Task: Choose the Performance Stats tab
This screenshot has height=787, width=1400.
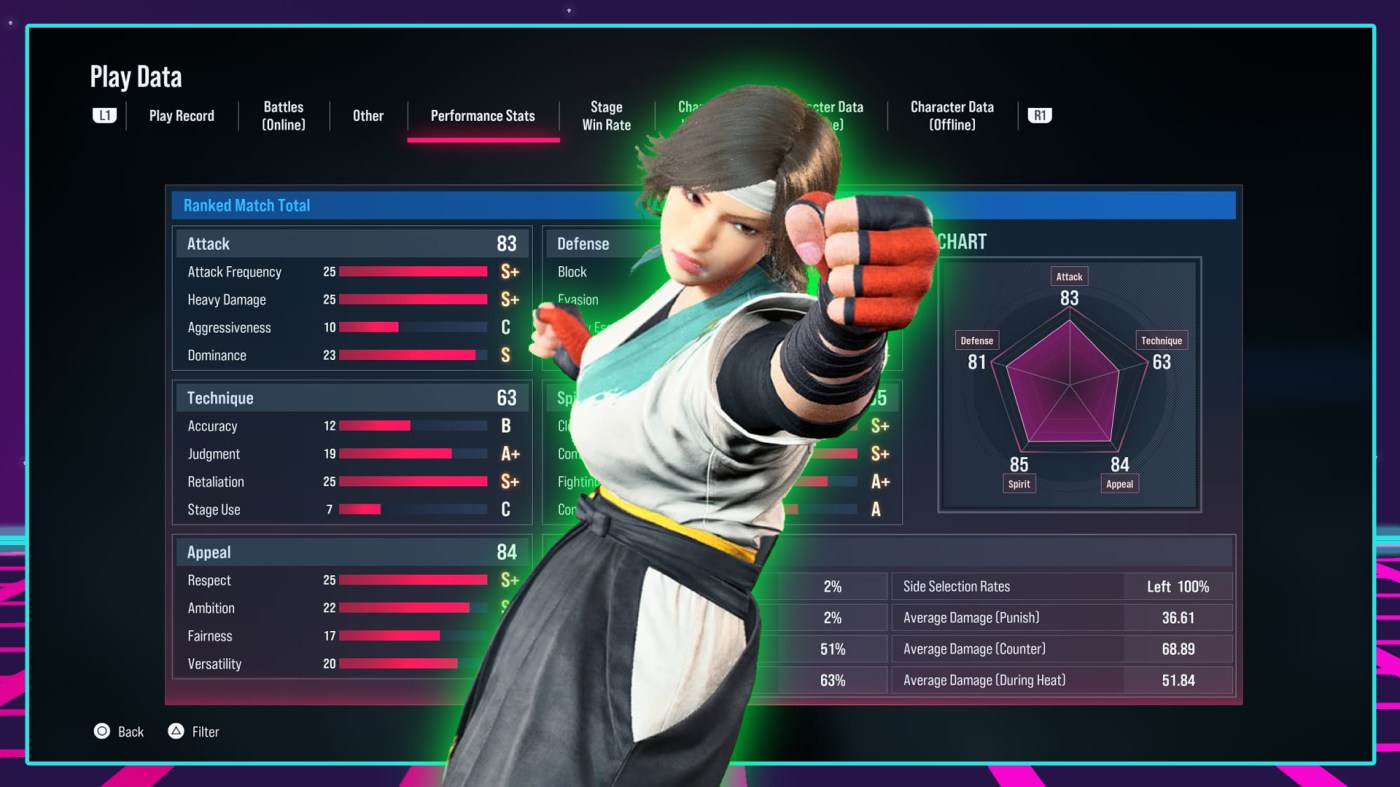Action: coord(482,116)
